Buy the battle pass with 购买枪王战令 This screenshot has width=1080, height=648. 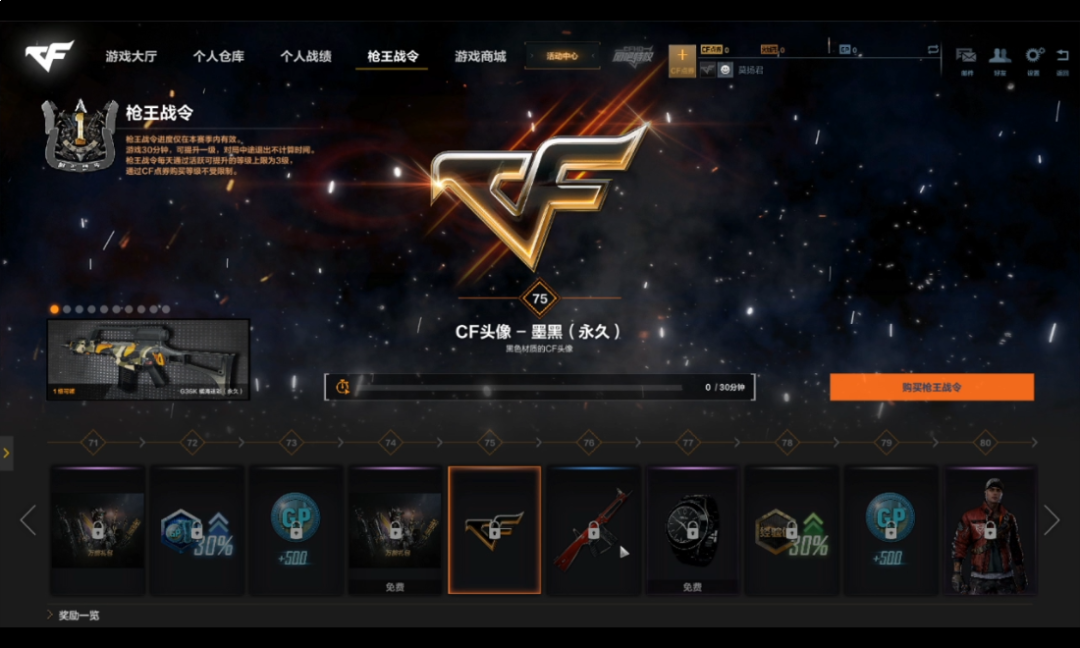pyautogui.click(x=931, y=387)
